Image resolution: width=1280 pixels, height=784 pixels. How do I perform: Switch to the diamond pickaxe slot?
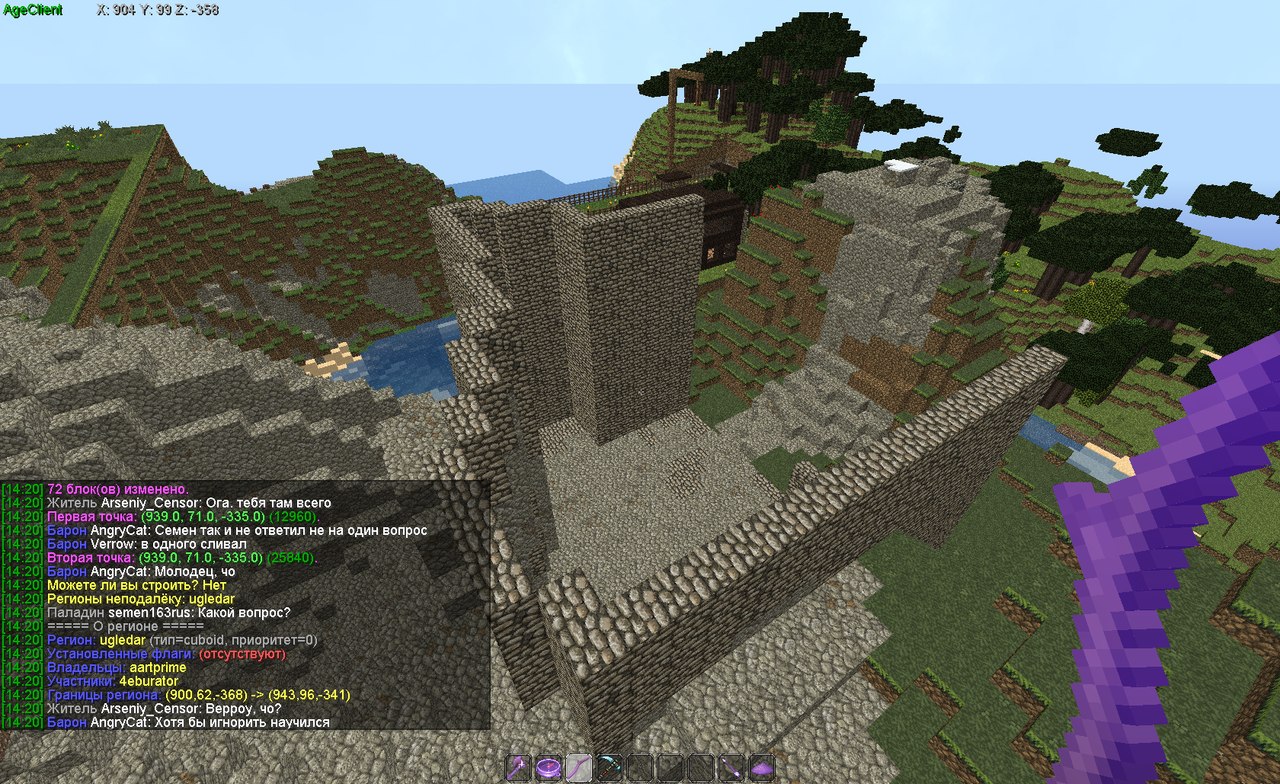click(608, 767)
